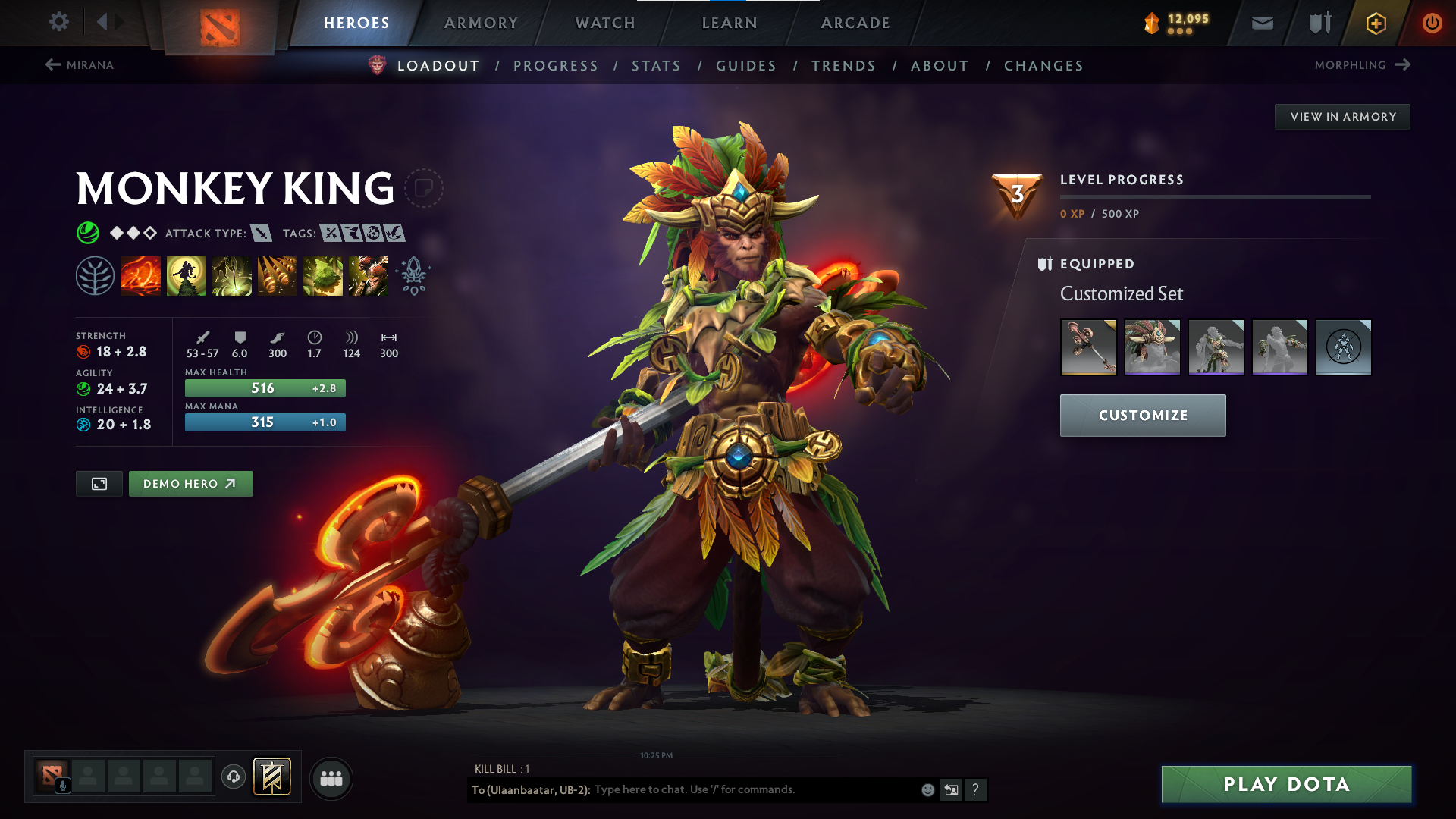
Task: Switch to the STATS tab
Action: tap(657, 66)
